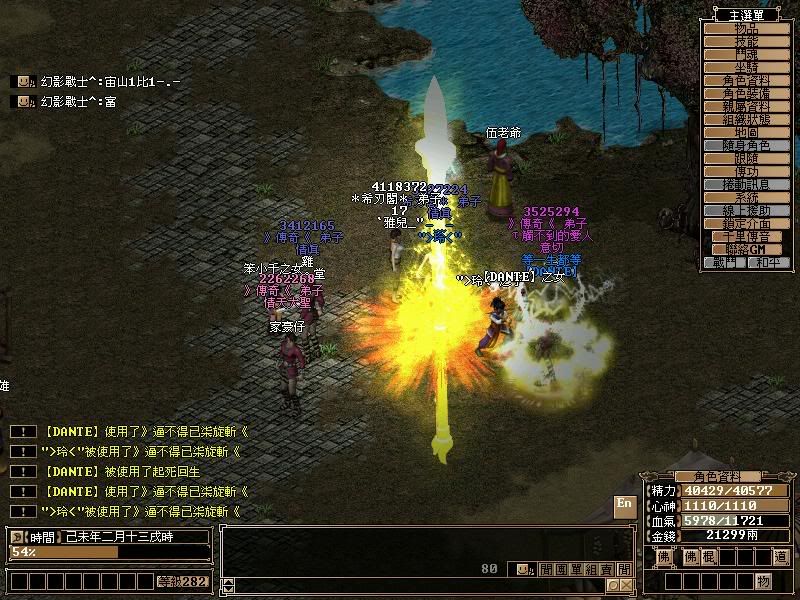800x600 pixels.
Task: Choose the 跟隨 follow option
Action: click(x=747, y=158)
